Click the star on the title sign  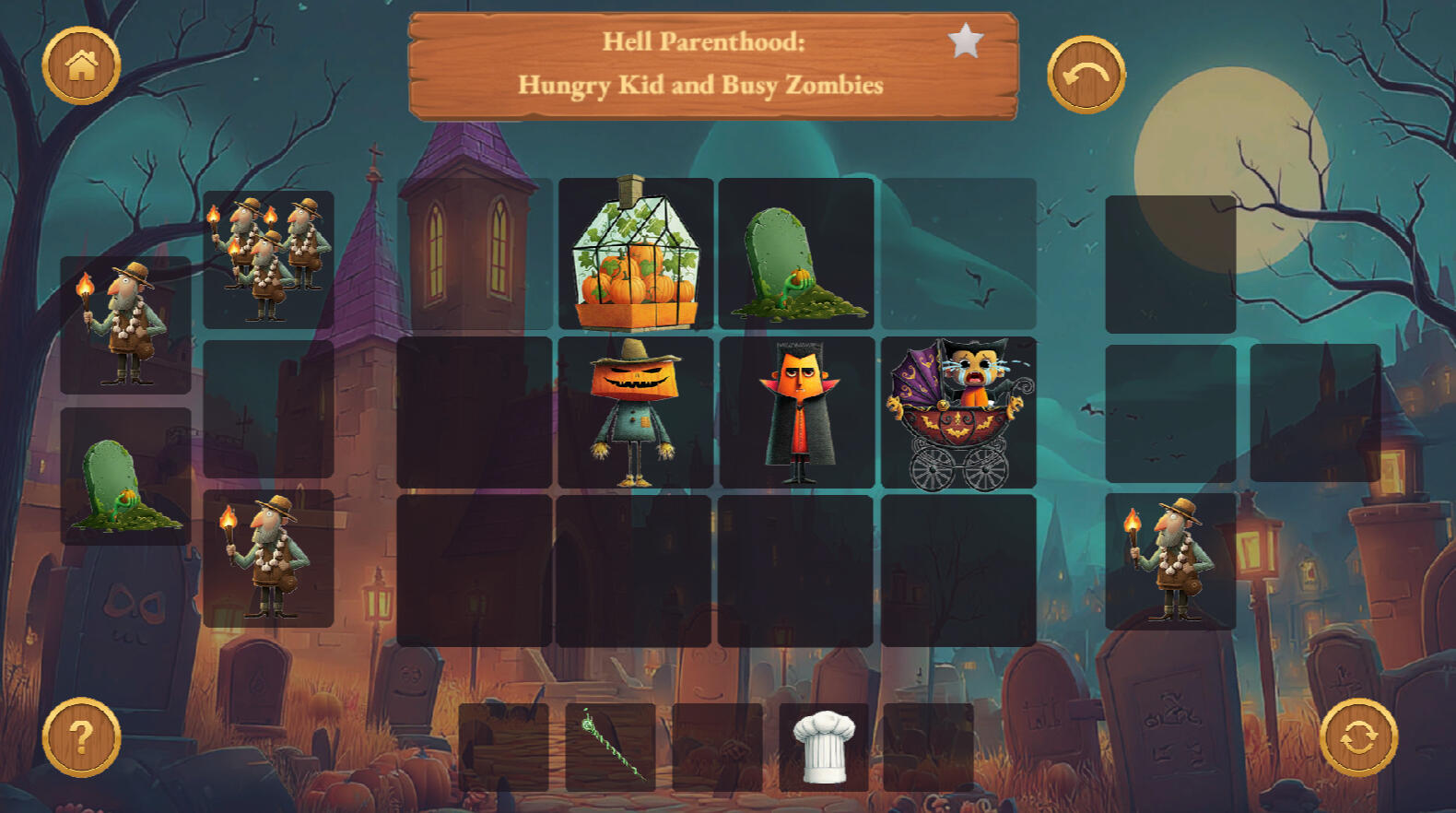pyautogui.click(x=965, y=41)
